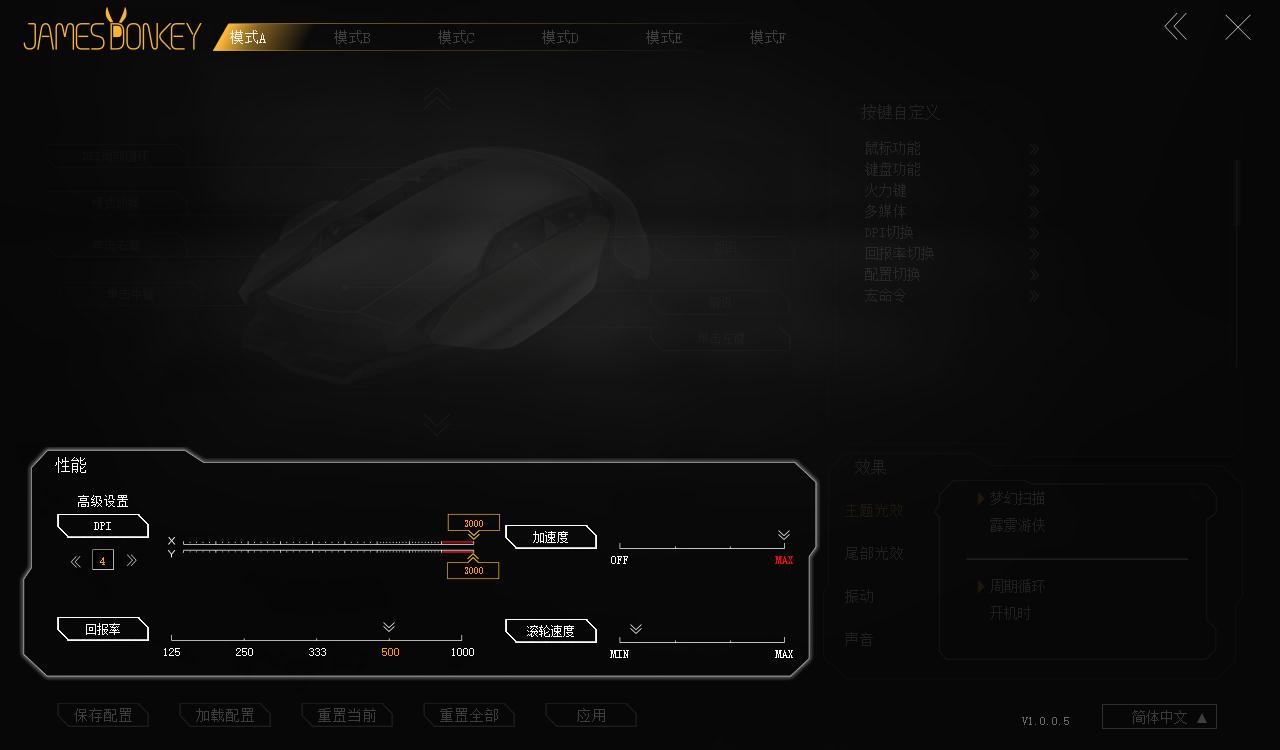
Task: Click the 保存配置 button
Action: [x=103, y=715]
